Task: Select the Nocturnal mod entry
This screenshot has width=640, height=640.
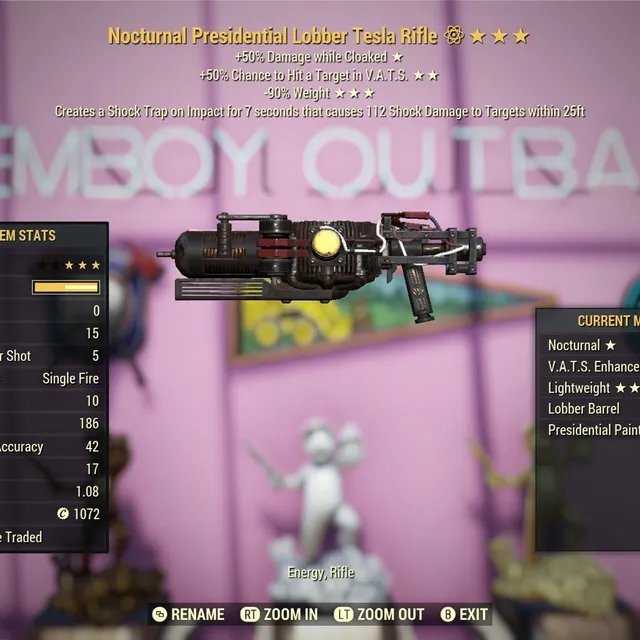Action: [x=581, y=345]
